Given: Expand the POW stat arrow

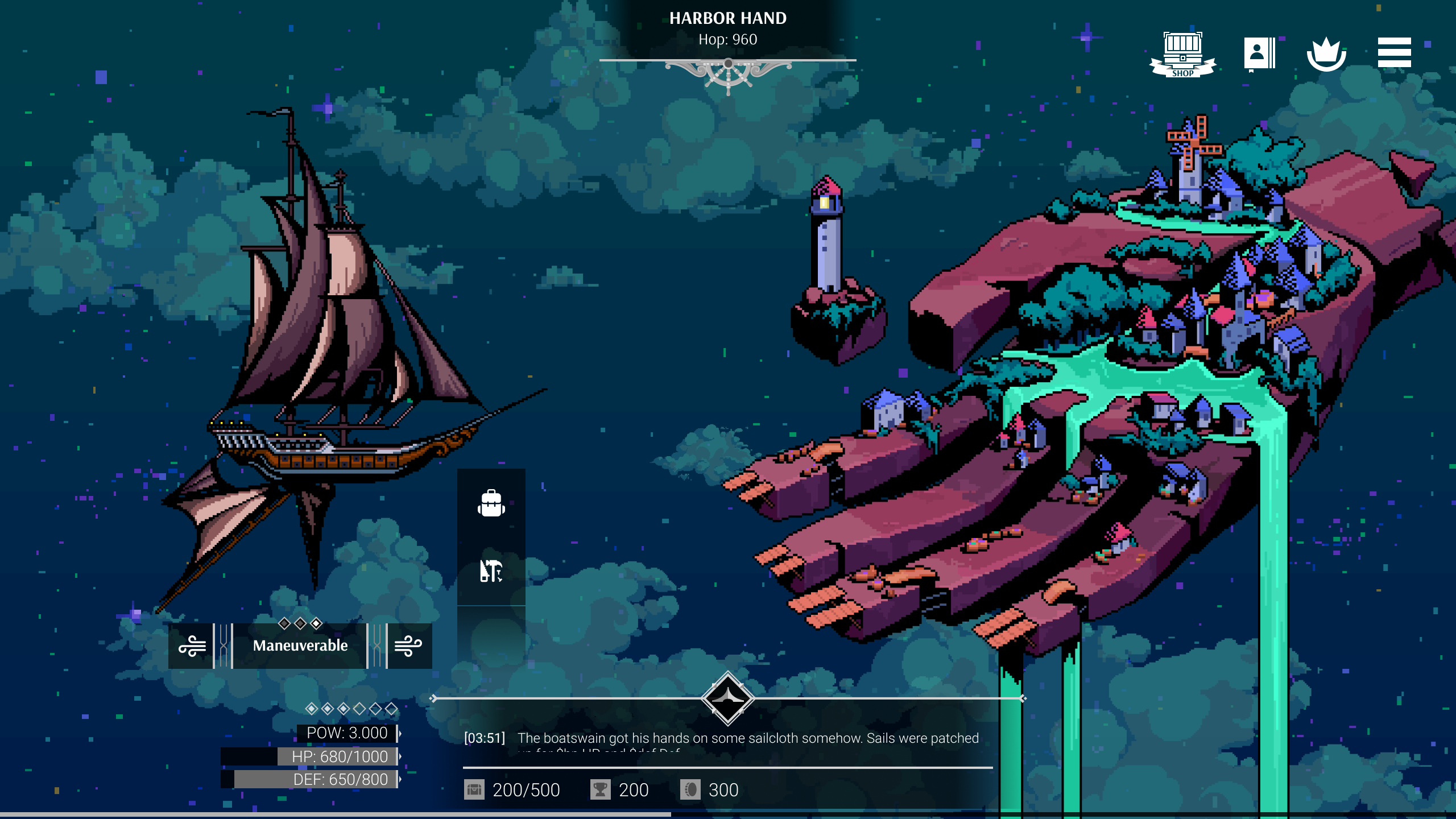Looking at the screenshot, I should [399, 733].
